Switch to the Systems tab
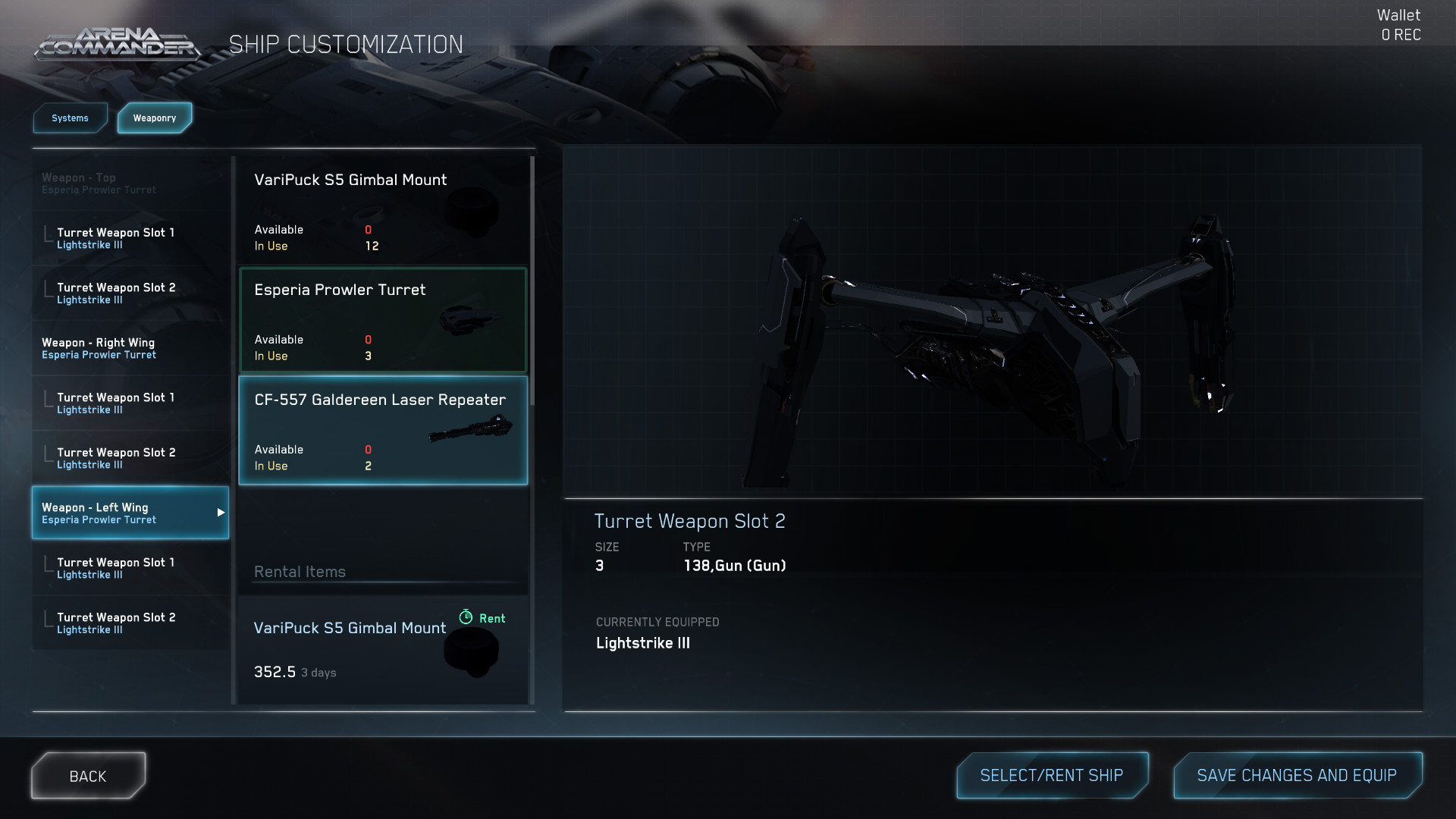This screenshot has height=819, width=1456. pos(70,118)
